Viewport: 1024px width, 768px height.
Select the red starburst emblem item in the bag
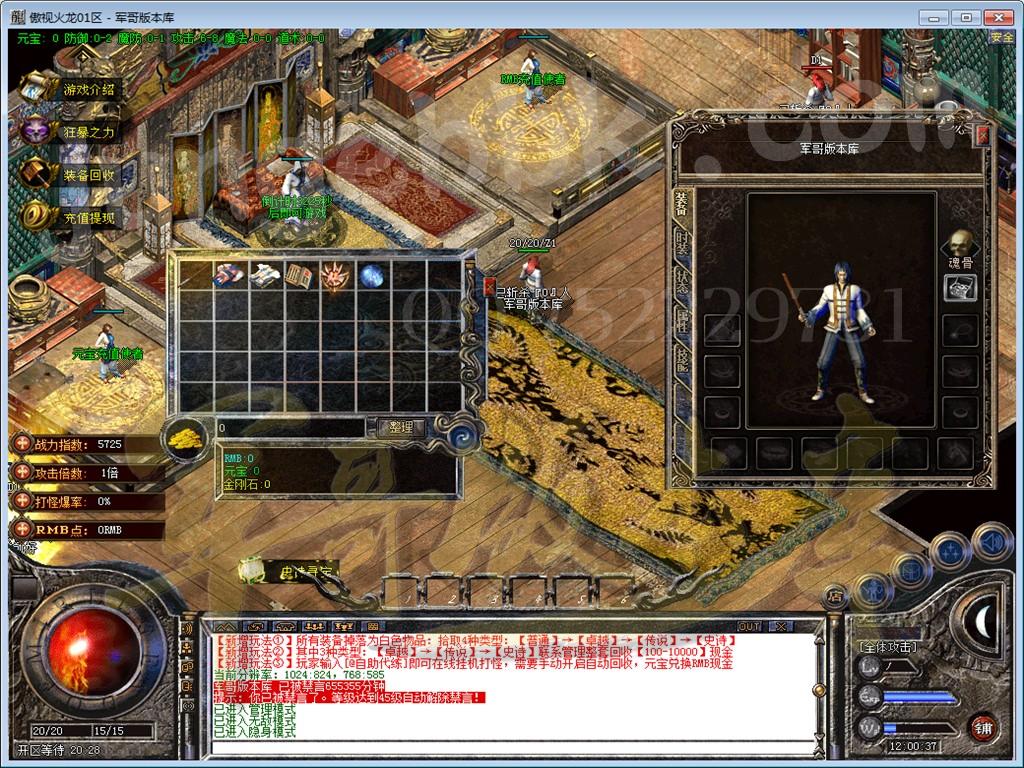pyautogui.click(x=335, y=275)
